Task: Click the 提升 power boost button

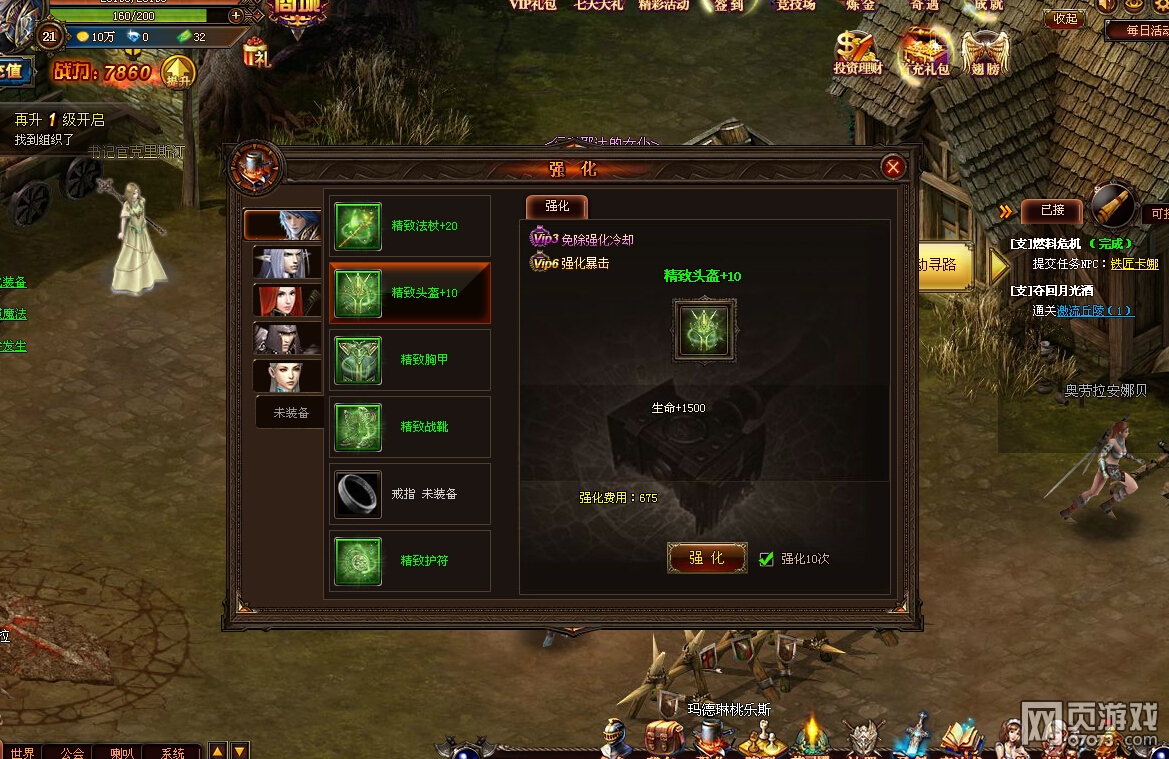Action: click(178, 73)
